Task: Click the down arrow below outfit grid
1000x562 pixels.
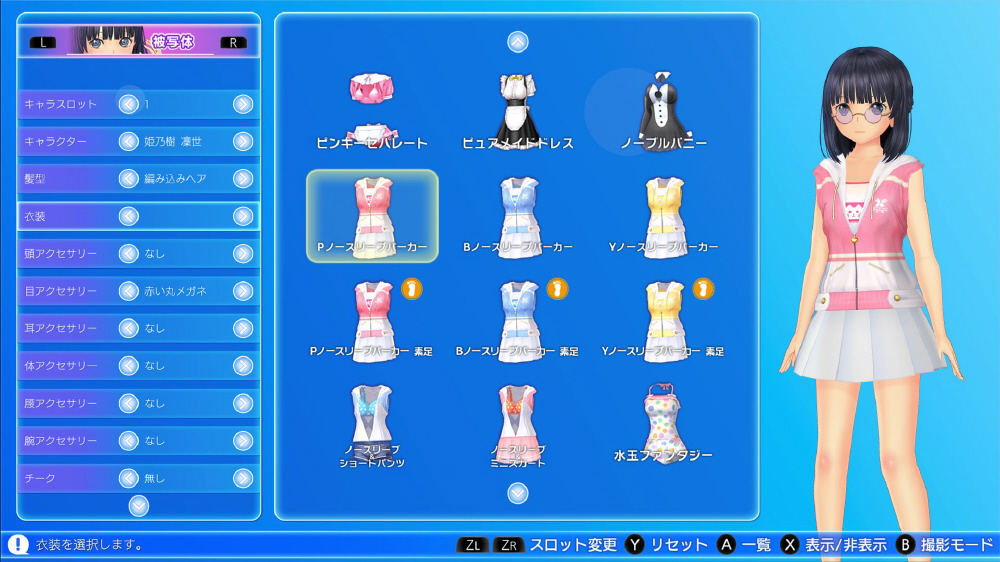Action: [517, 492]
